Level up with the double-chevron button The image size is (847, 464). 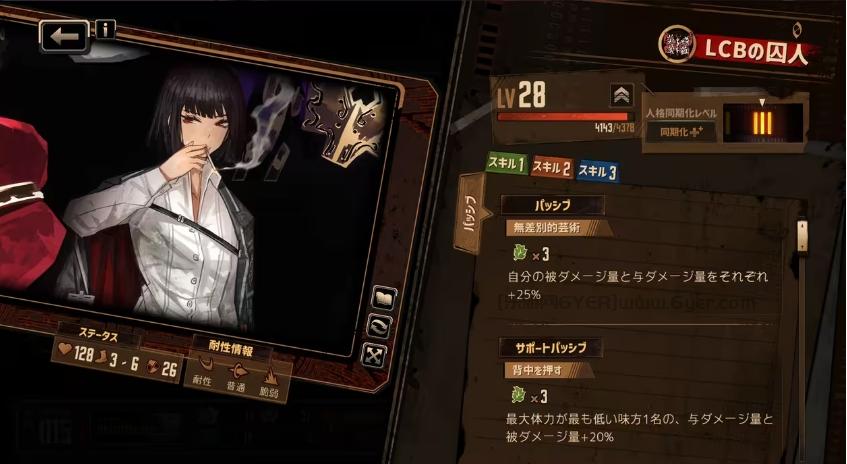pyautogui.click(x=622, y=95)
